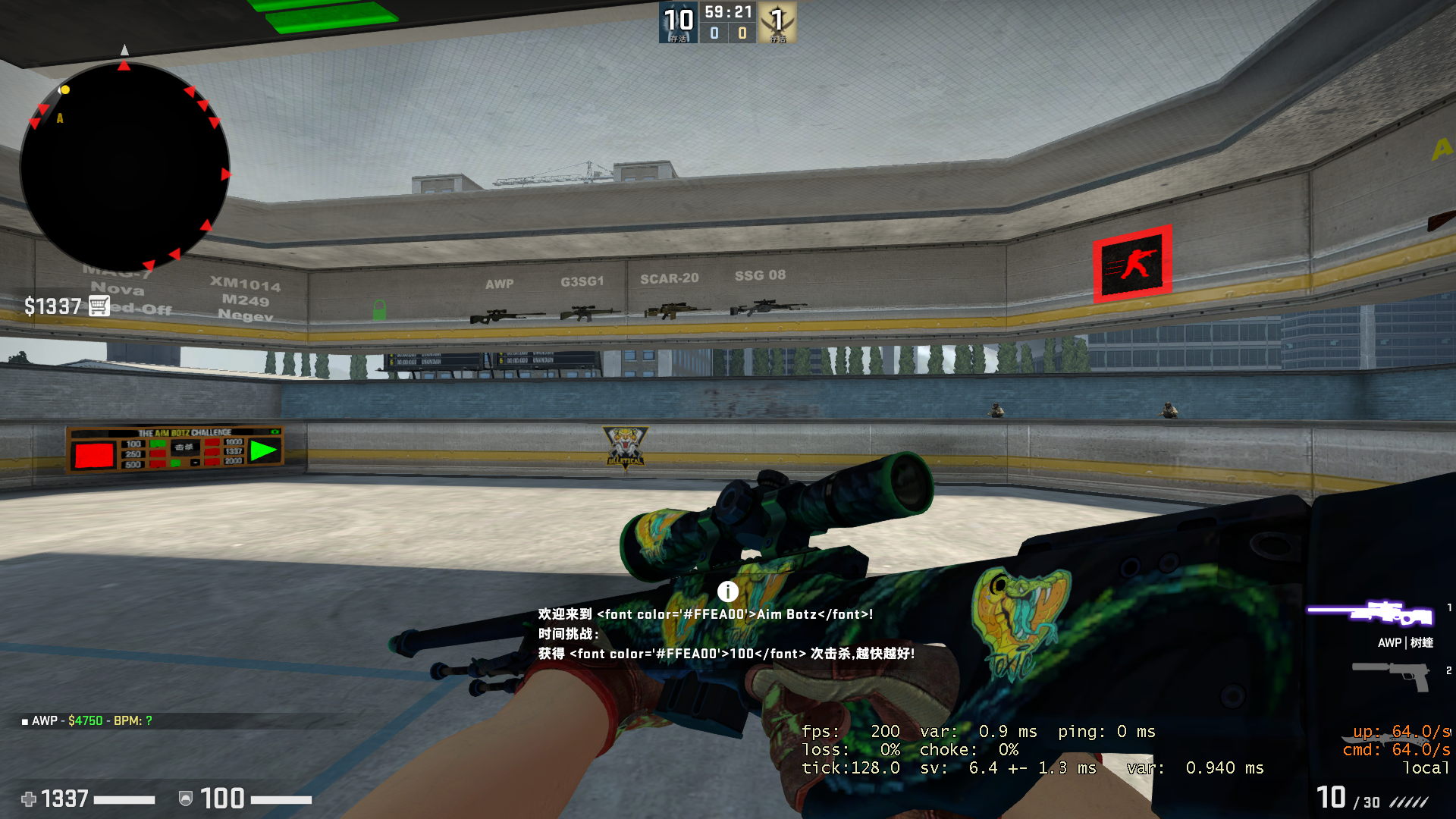
Task: Open the small dropdown arrow on the challenge board
Action: coord(195,463)
